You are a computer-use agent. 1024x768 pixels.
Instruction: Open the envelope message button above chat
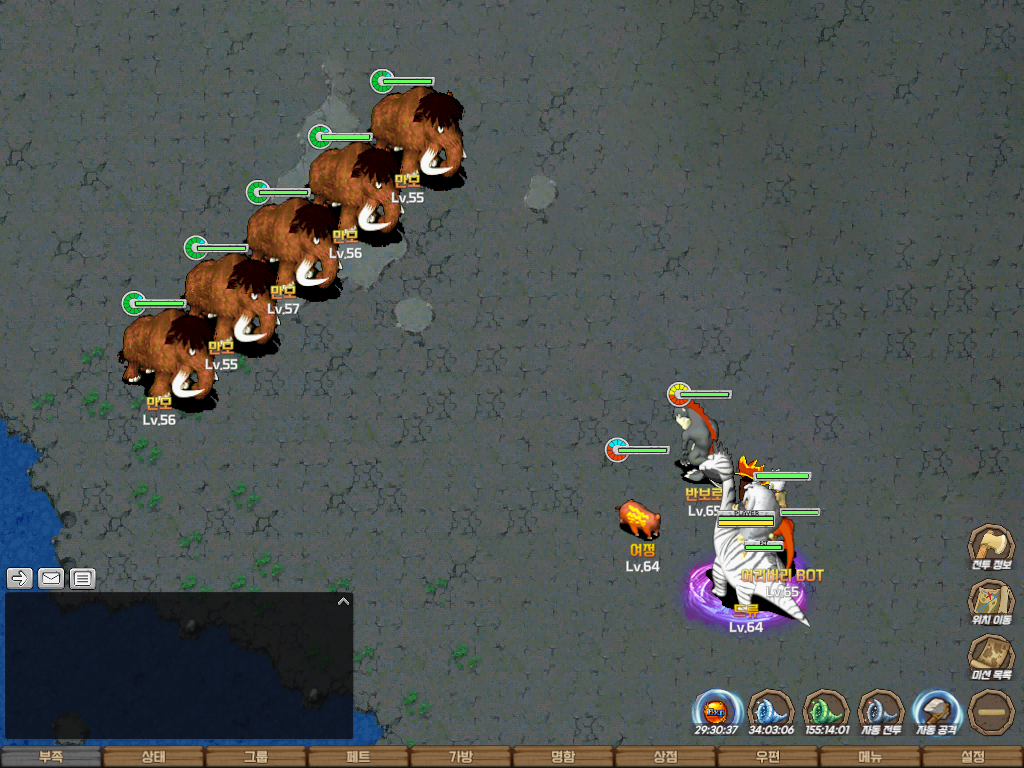(x=51, y=577)
